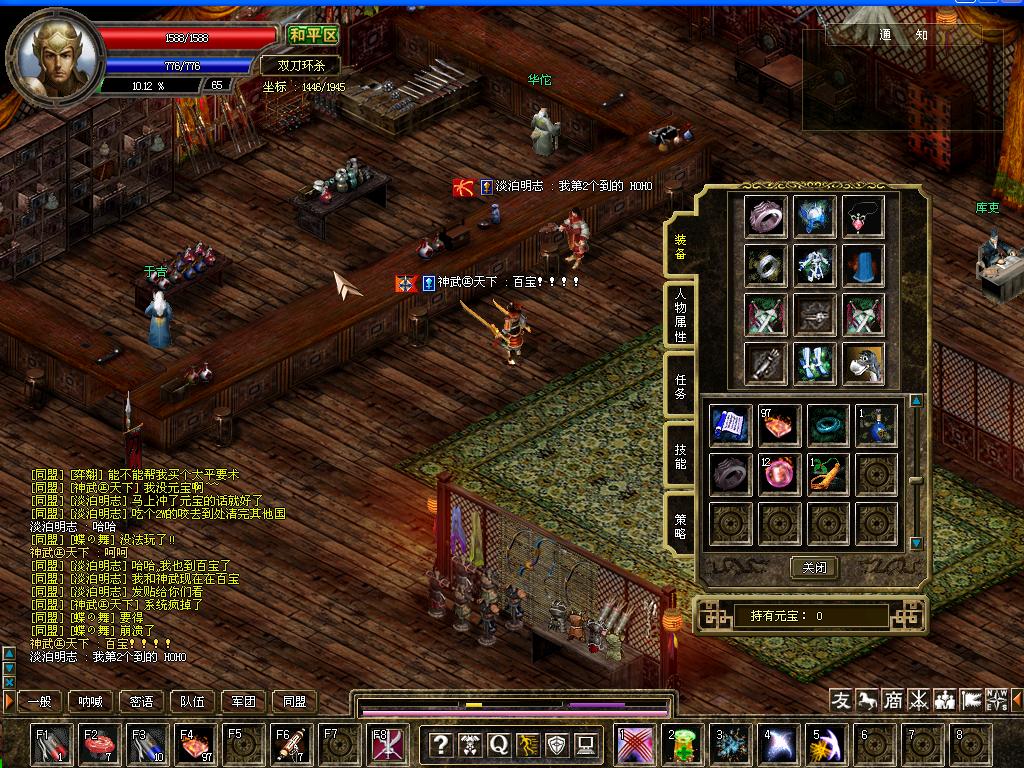Open the 友 friends icon
1024x768 pixels.
[x=842, y=700]
